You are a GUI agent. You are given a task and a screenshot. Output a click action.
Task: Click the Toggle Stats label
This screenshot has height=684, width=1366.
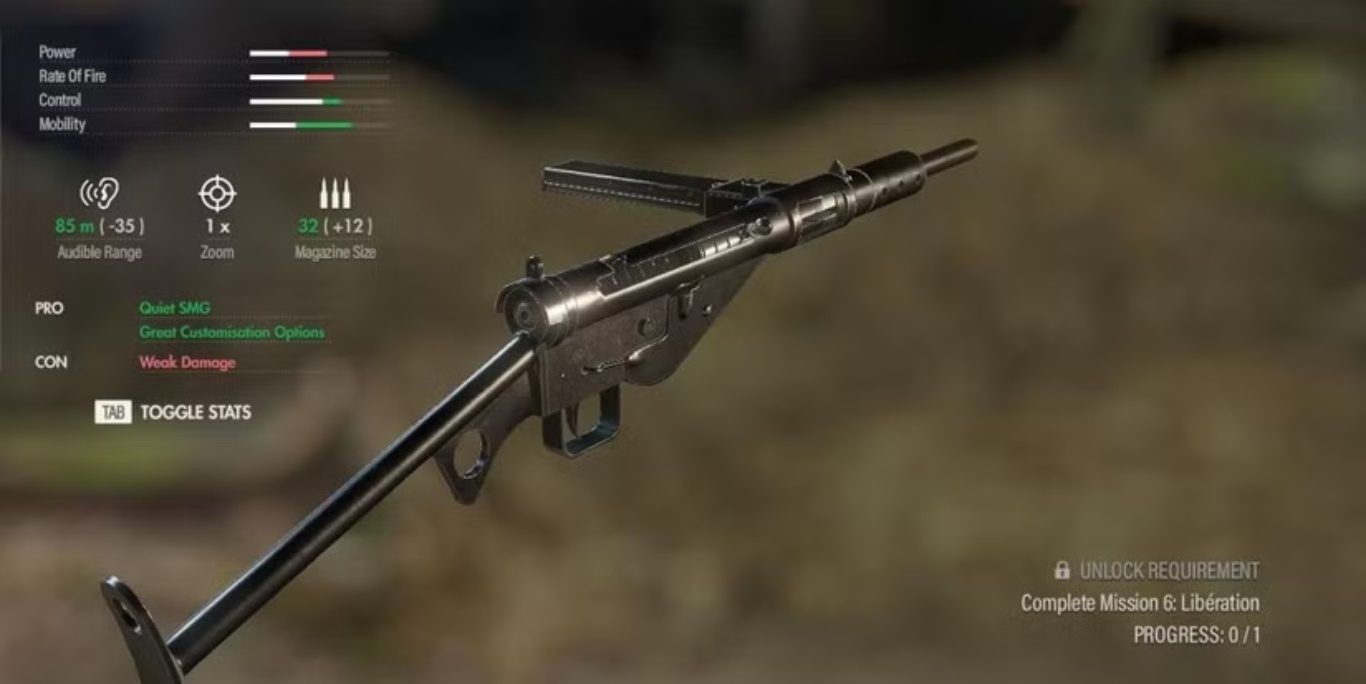[195, 412]
